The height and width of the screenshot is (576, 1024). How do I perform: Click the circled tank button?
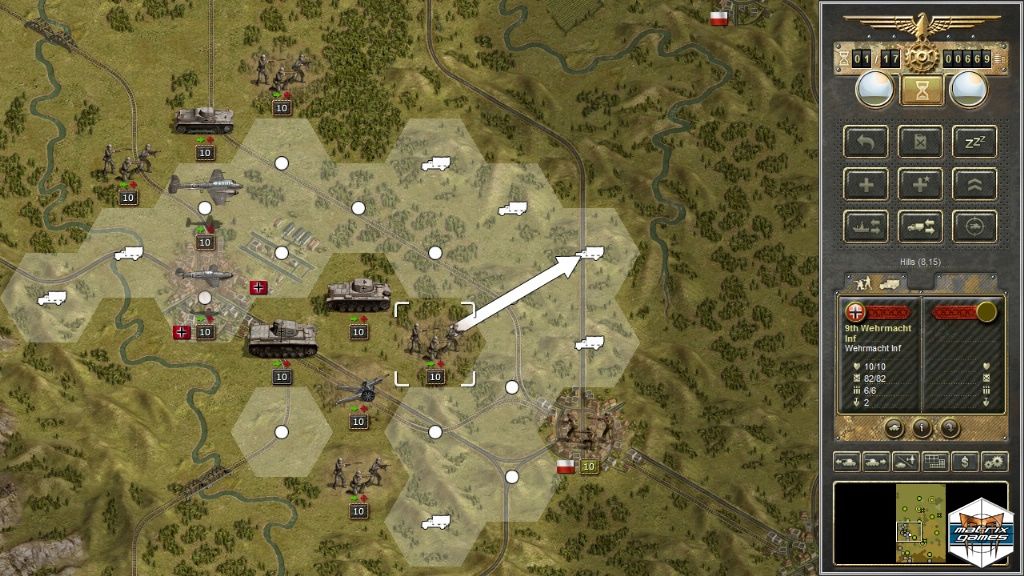[974, 226]
